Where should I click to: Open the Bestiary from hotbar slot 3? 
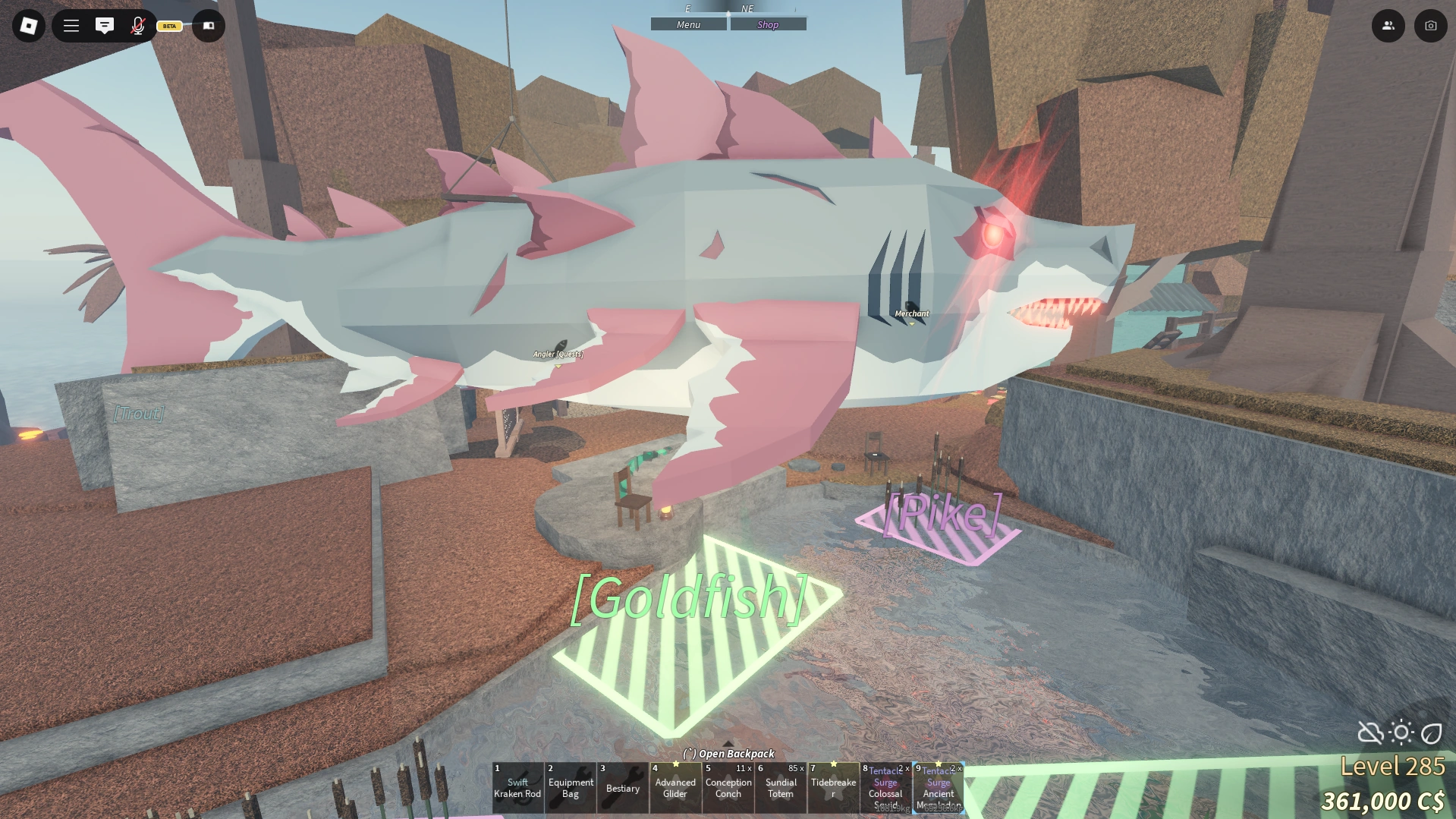[623, 789]
